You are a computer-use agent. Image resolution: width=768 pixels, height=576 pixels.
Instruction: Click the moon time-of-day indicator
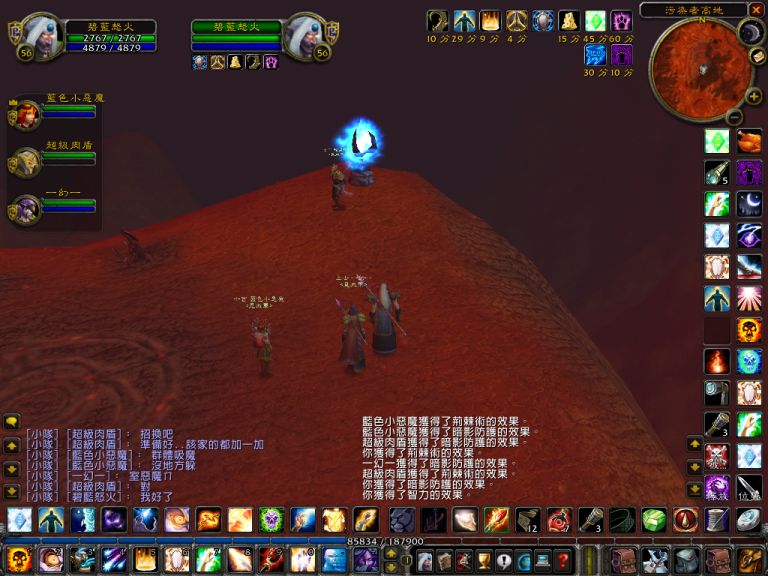coord(751,32)
